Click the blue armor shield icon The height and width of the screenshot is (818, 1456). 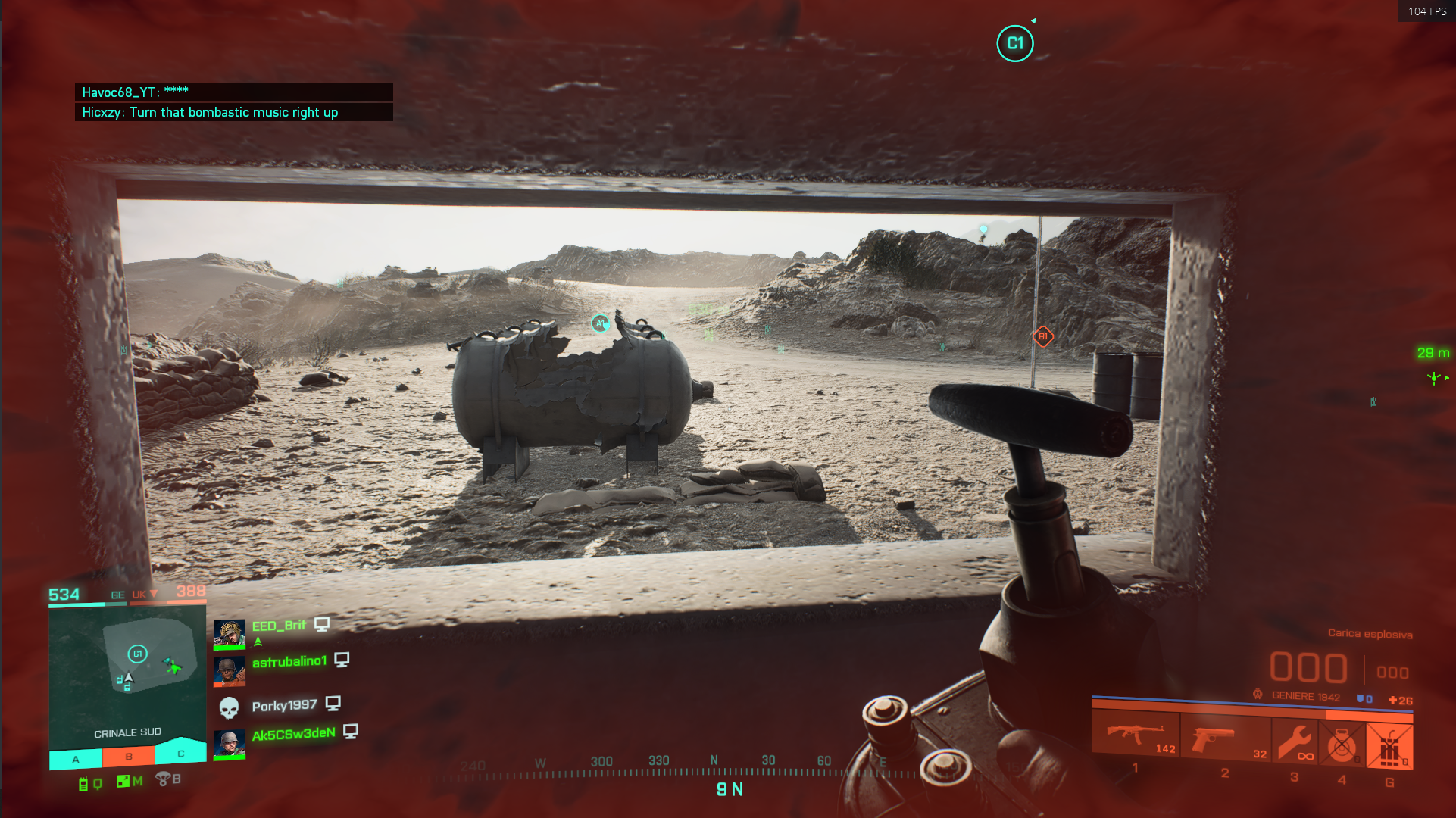(1361, 699)
